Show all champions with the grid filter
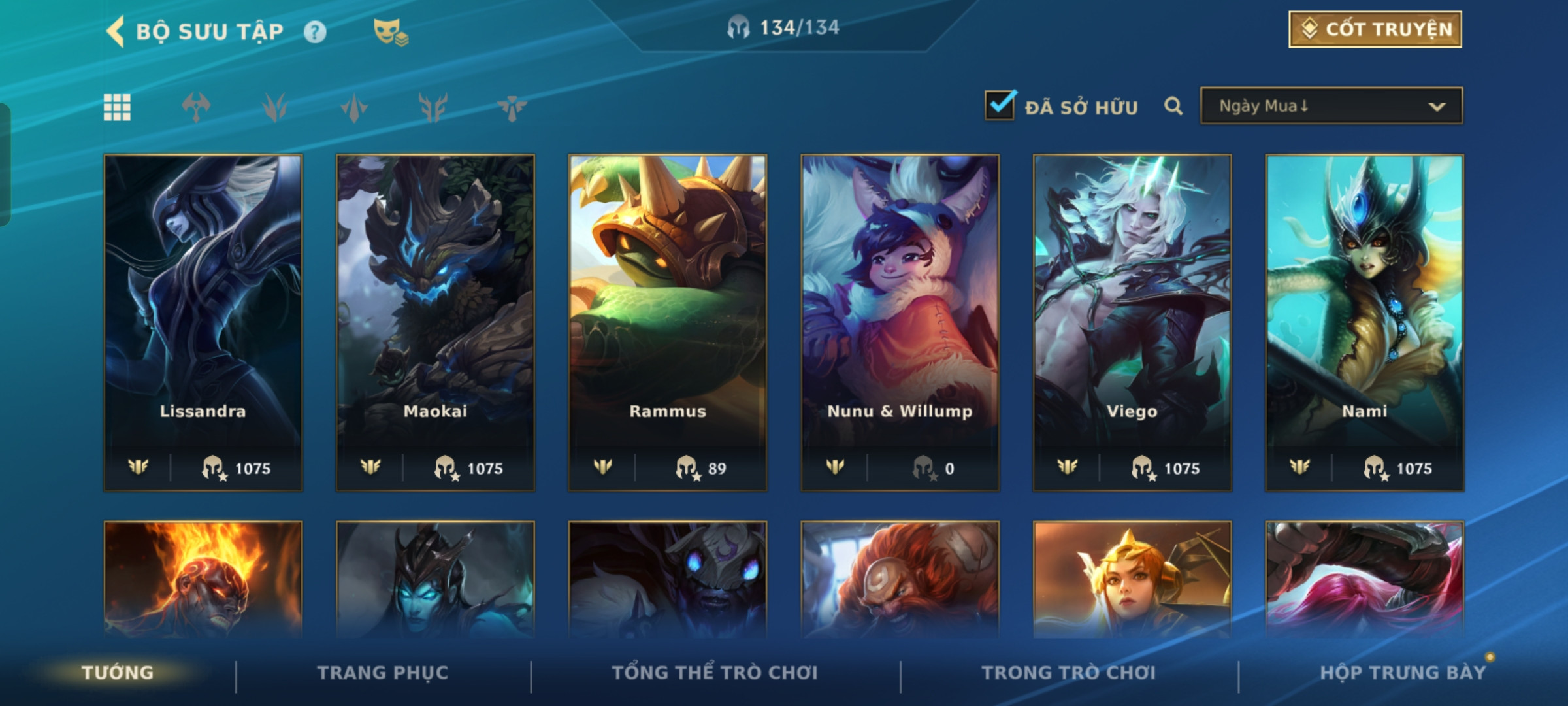 (x=117, y=107)
